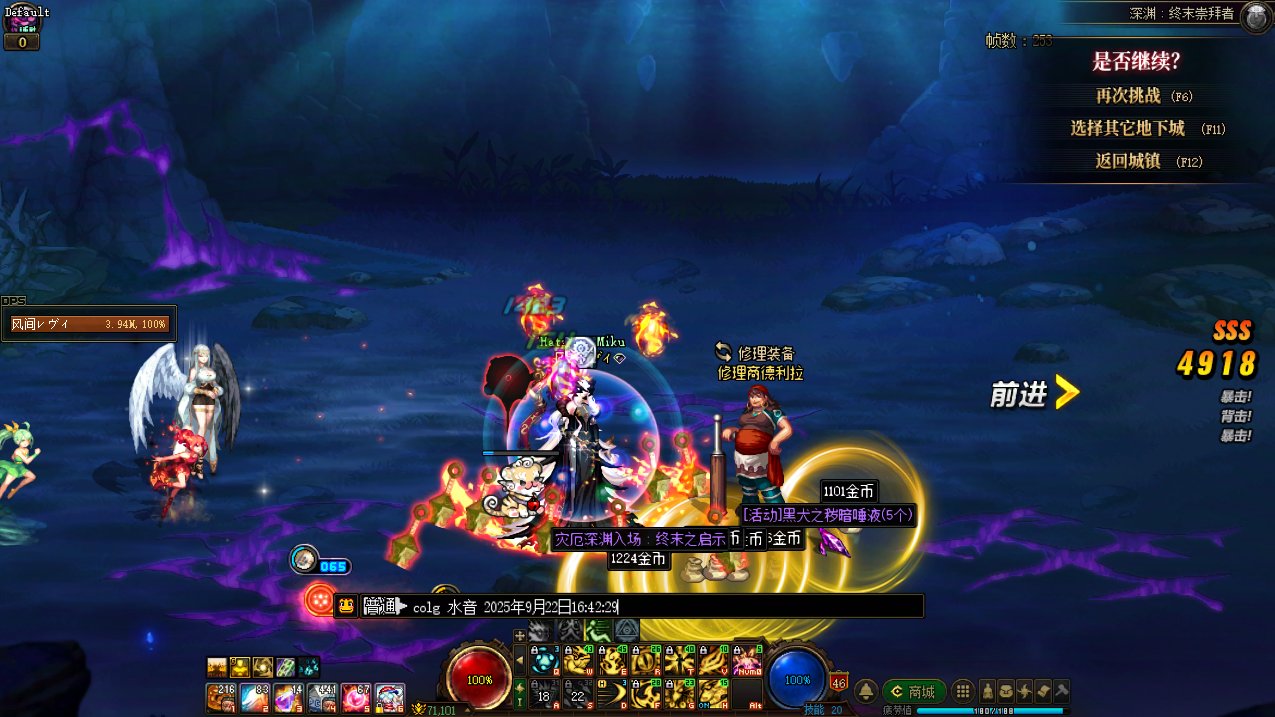
Task: Click the skill bar left arrow expander
Action: coord(519,661)
